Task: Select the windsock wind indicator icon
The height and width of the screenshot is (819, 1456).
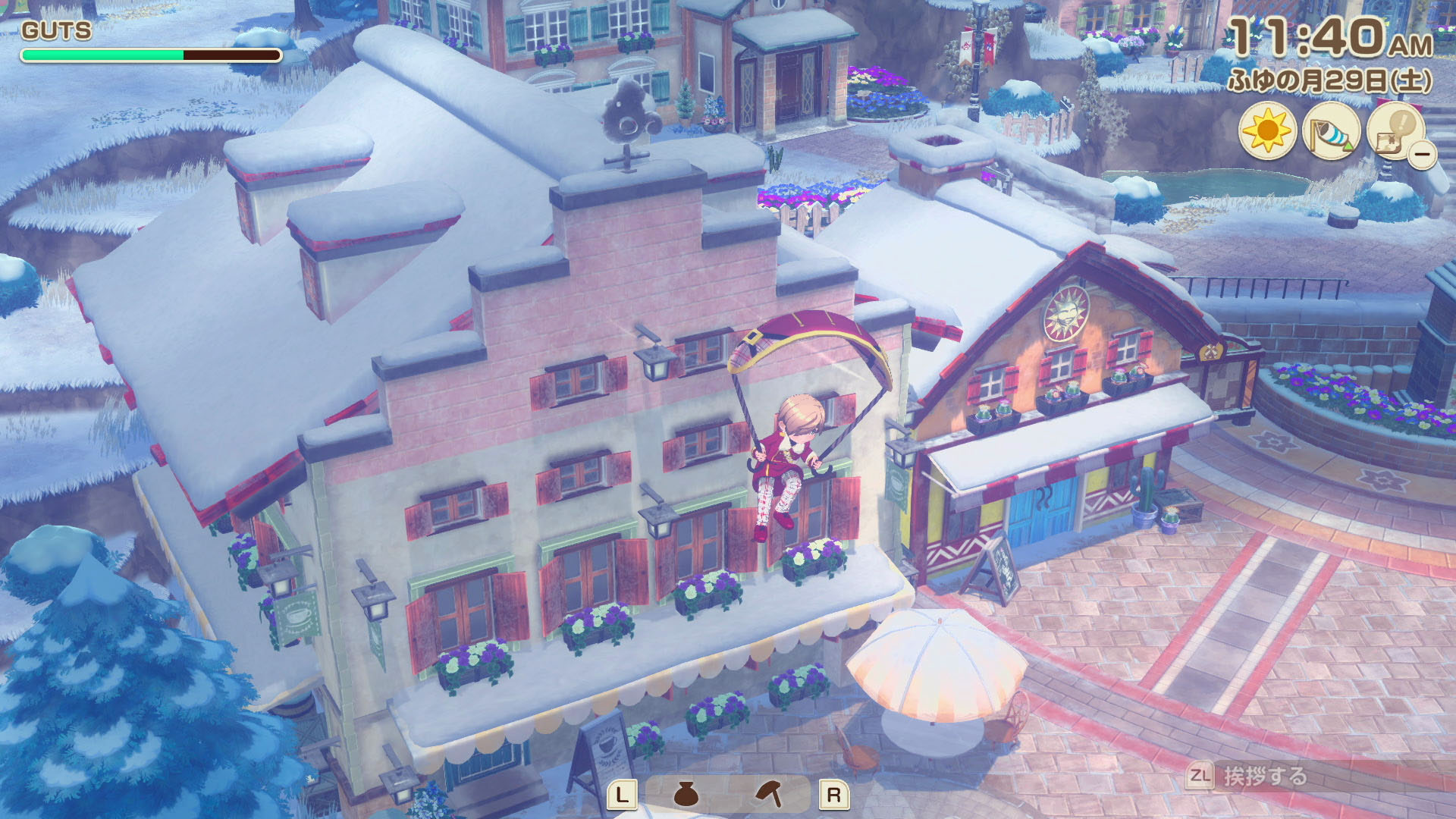Action: tap(1331, 130)
